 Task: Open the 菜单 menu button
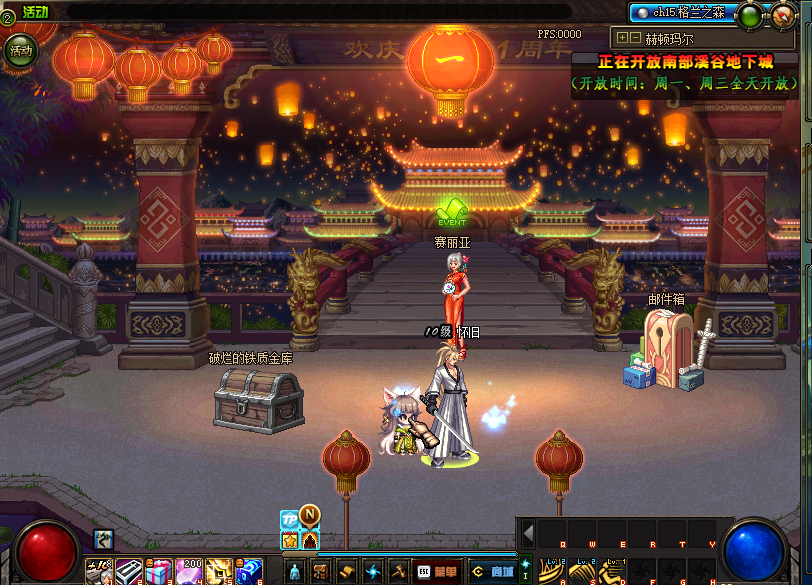click(438, 571)
